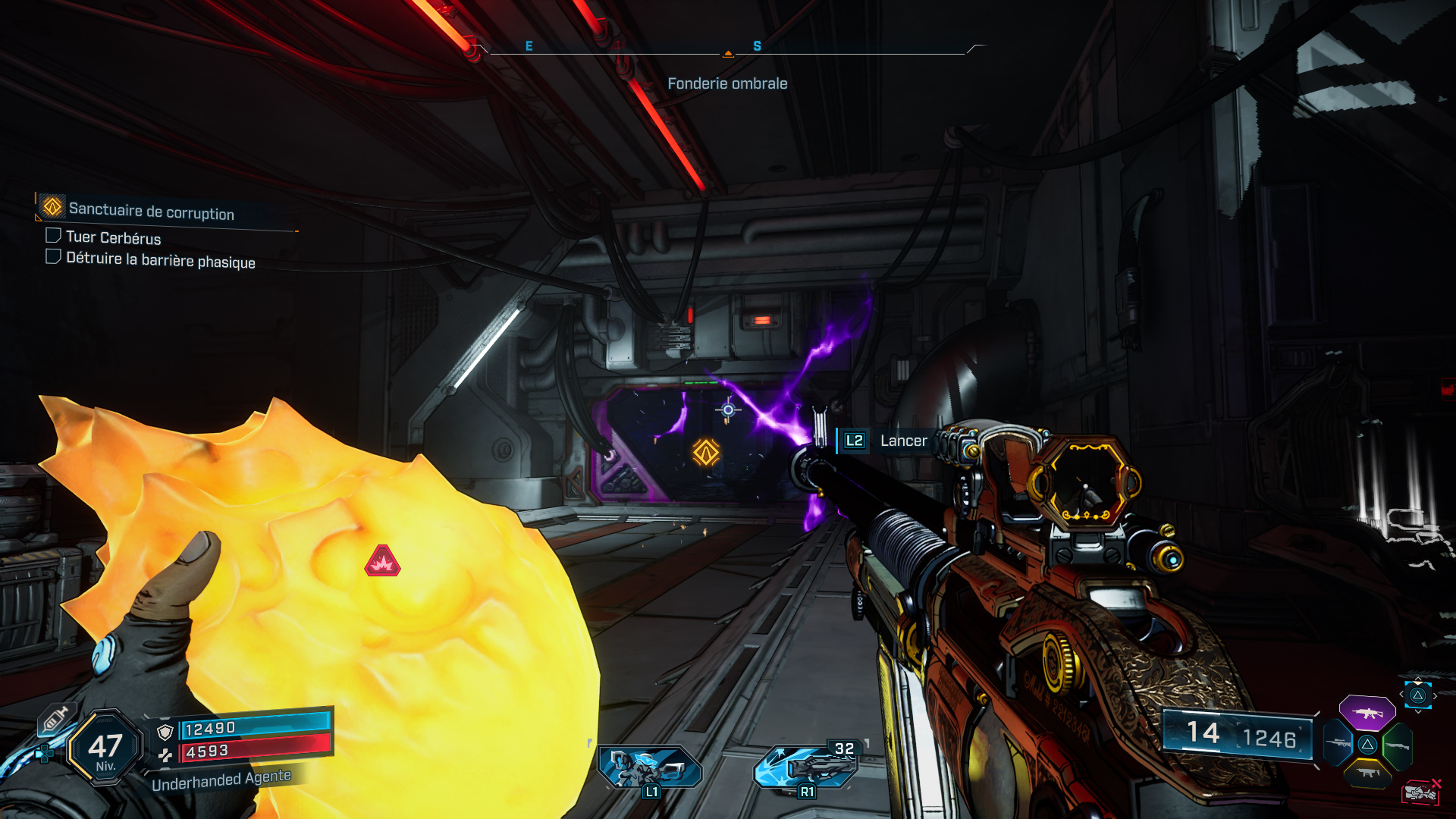Use the heavy ordnance launcher icon
1456x819 pixels.
pyautogui.click(x=807, y=767)
